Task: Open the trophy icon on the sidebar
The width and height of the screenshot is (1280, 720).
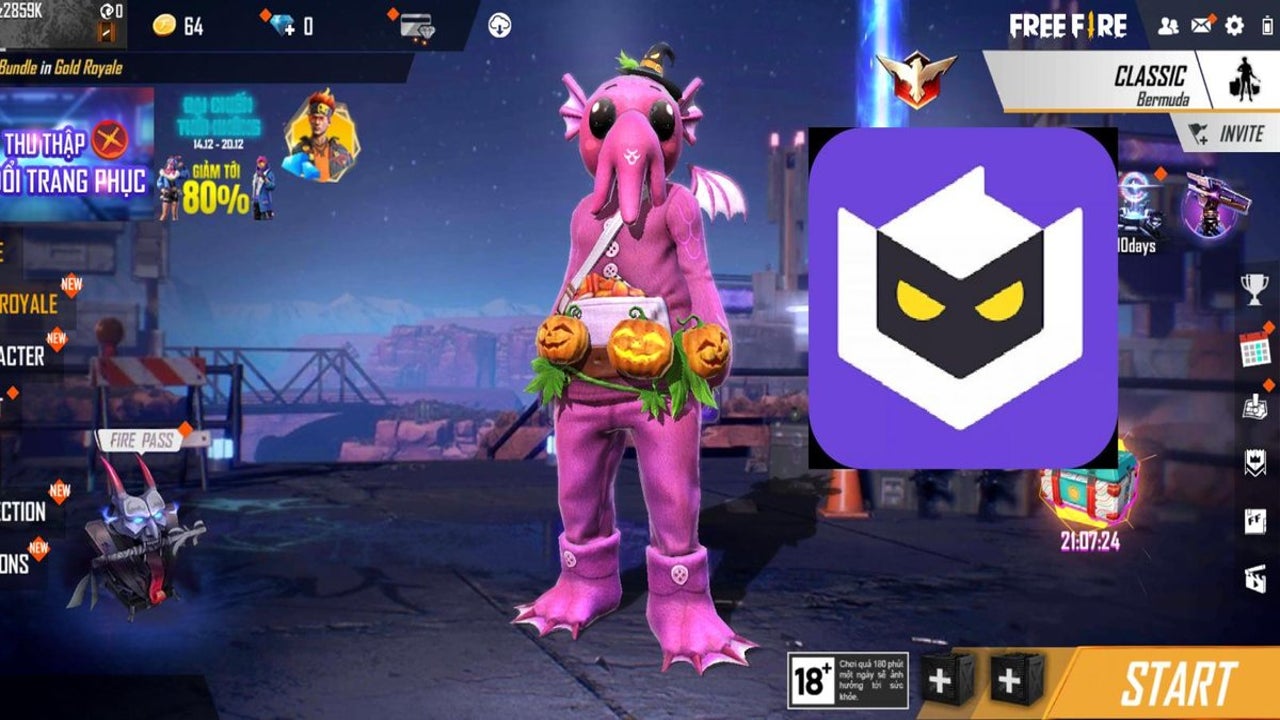Action: pos(1254,290)
